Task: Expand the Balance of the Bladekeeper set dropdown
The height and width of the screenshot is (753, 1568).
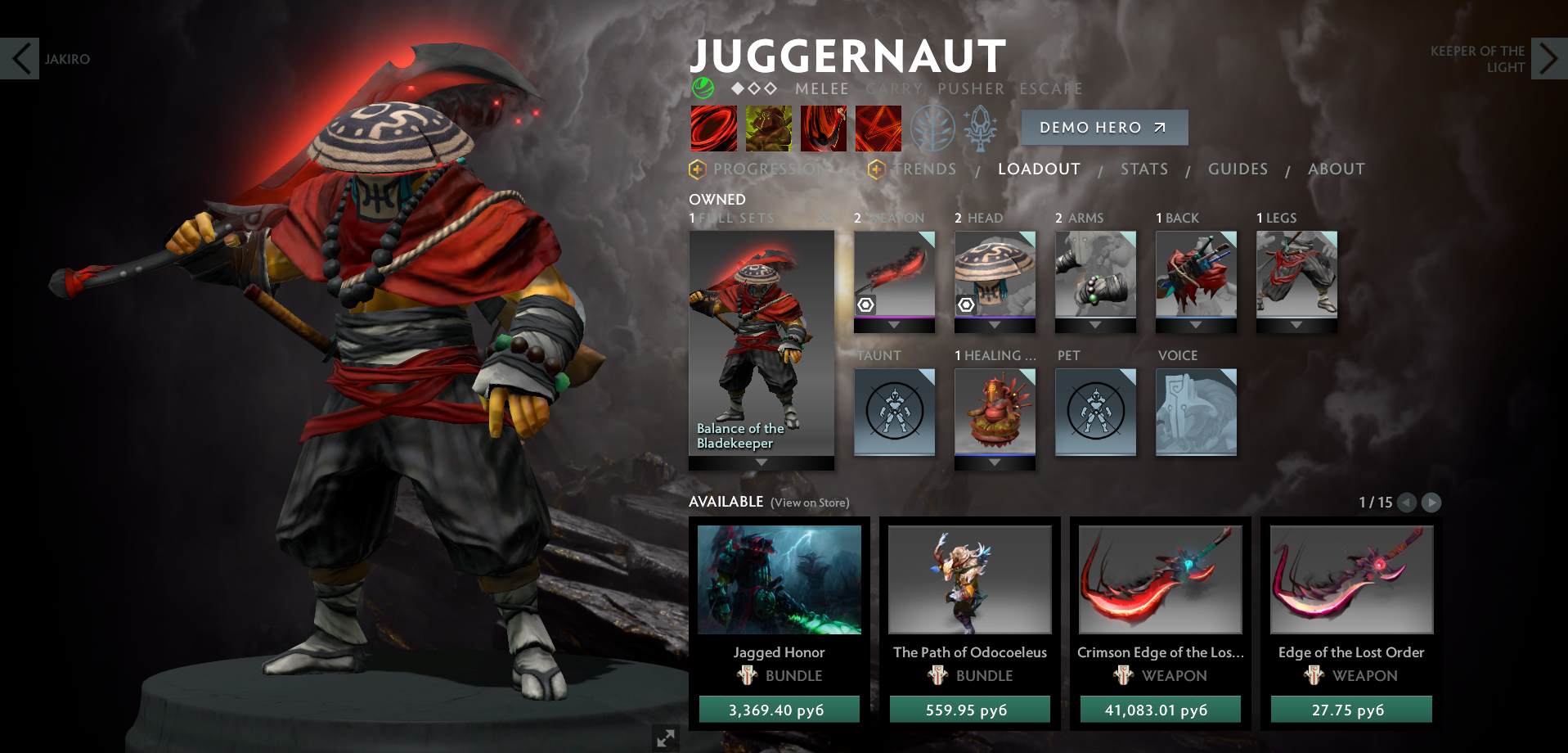Action: [x=761, y=462]
